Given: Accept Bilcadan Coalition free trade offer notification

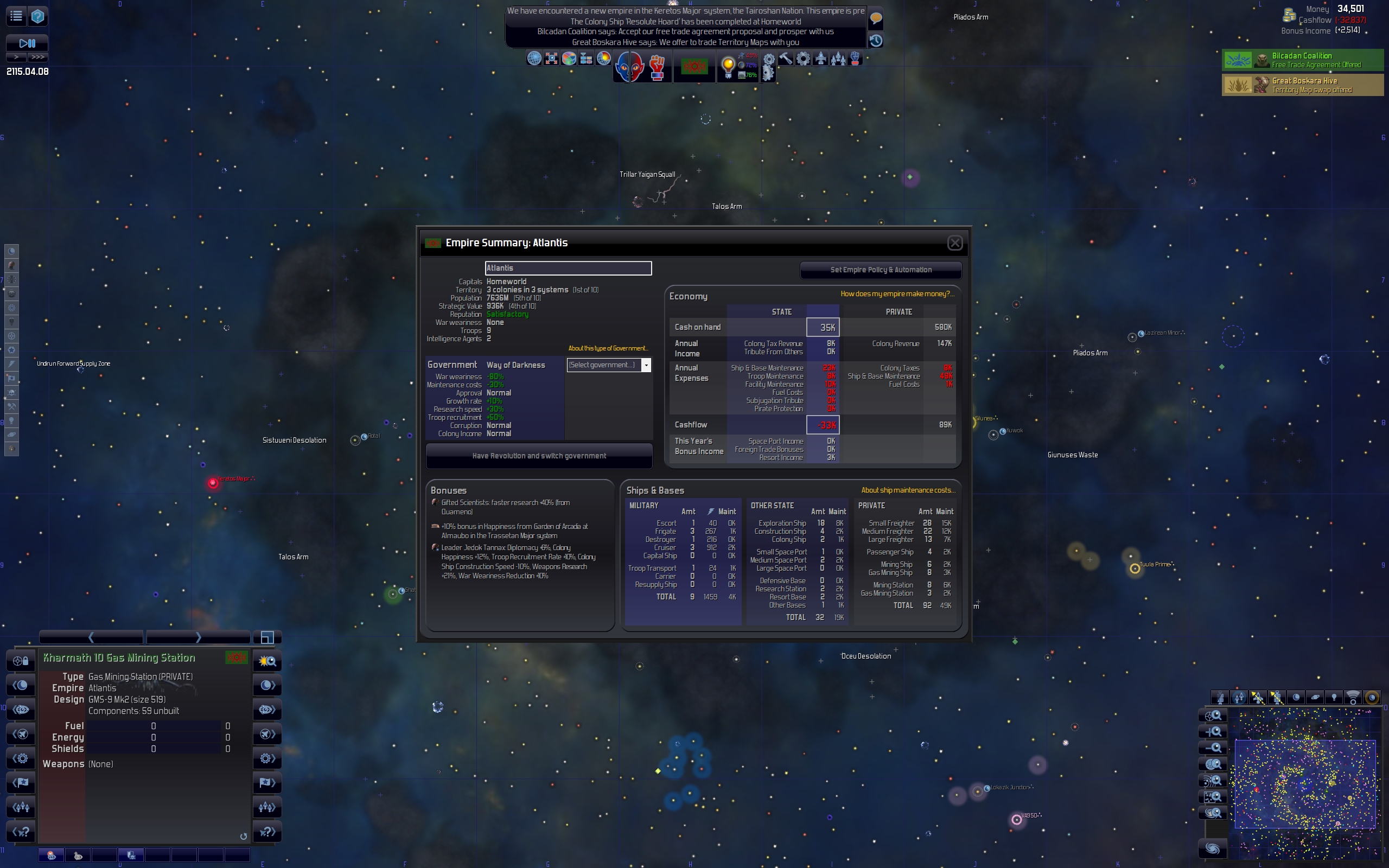Looking at the screenshot, I should [1302, 60].
